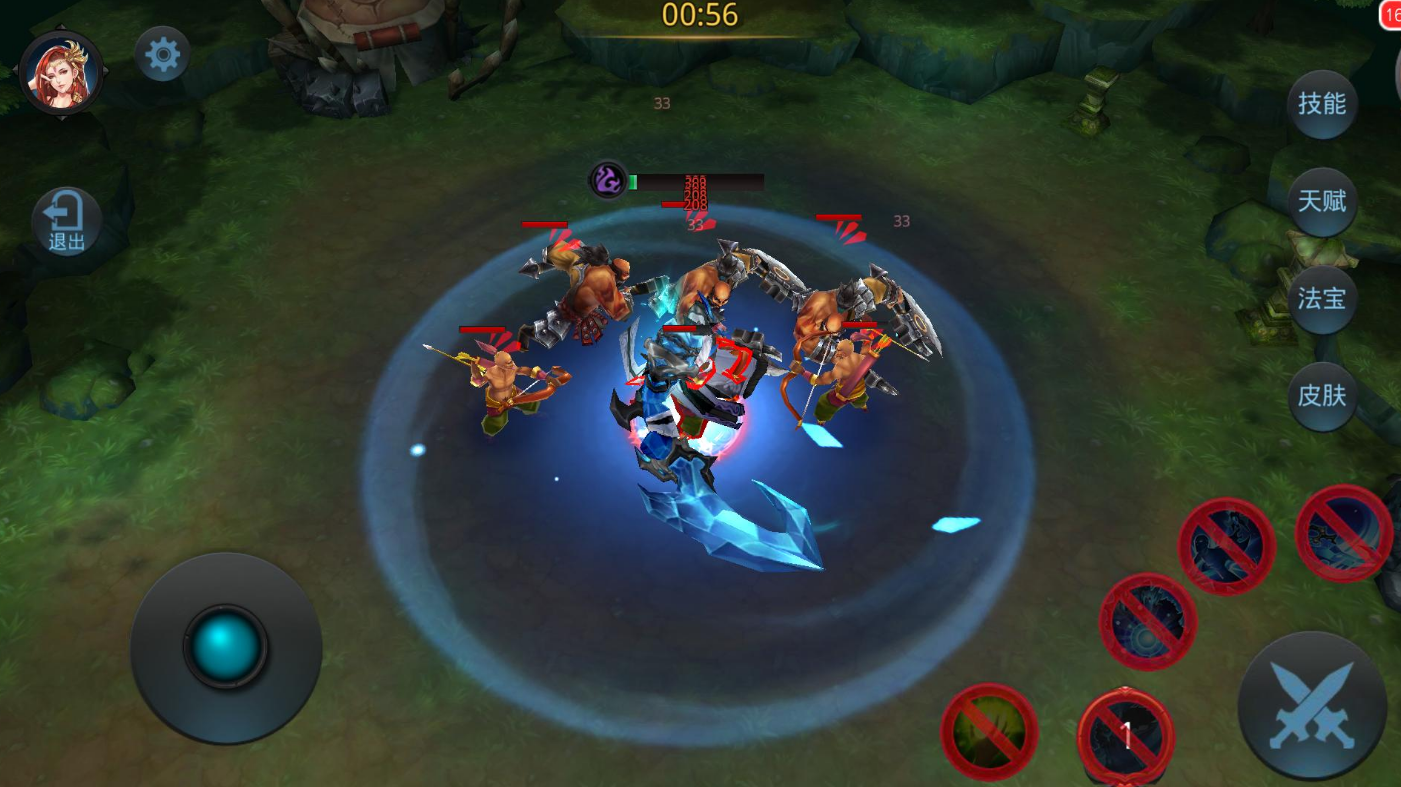Open the settings gear menu
1401x787 pixels.
[162, 55]
